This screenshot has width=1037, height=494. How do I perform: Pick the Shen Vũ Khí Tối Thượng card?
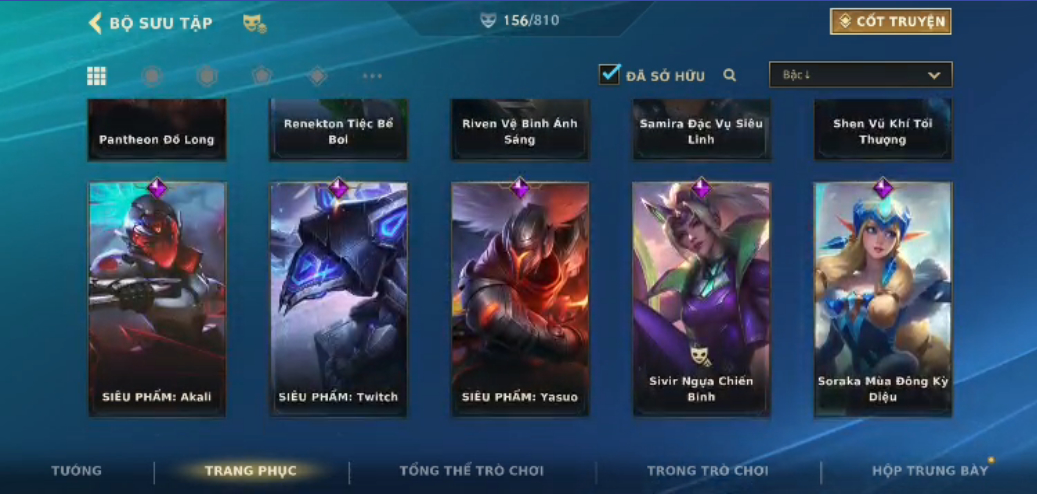click(x=883, y=131)
